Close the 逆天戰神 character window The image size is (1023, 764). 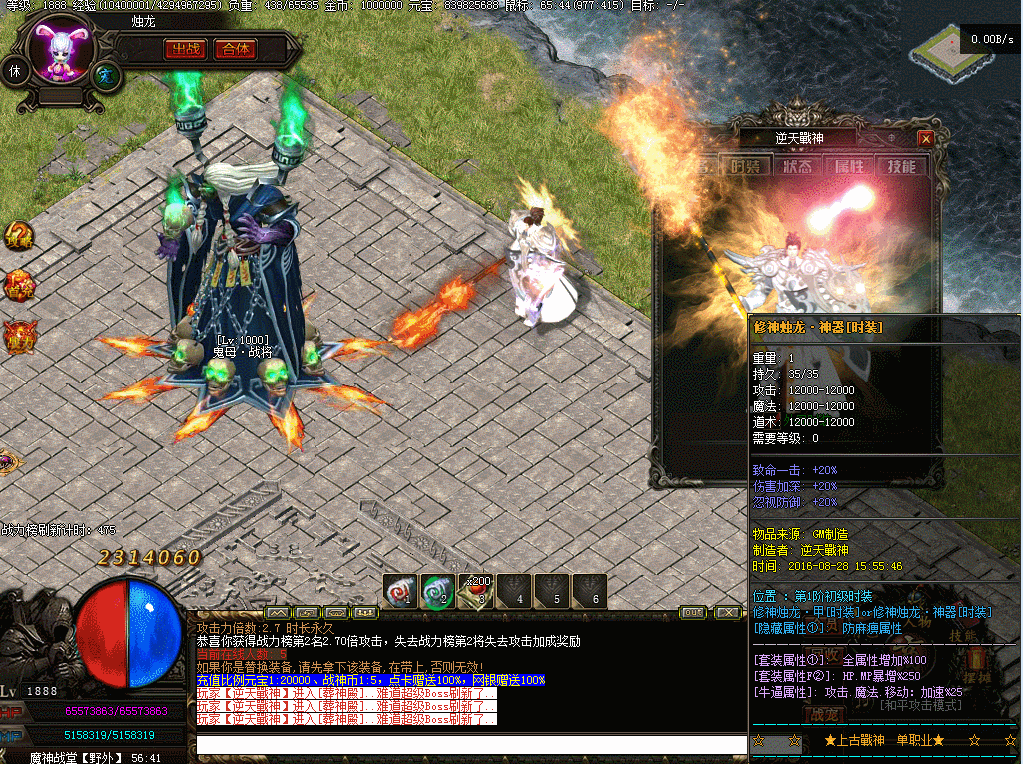coord(926,138)
